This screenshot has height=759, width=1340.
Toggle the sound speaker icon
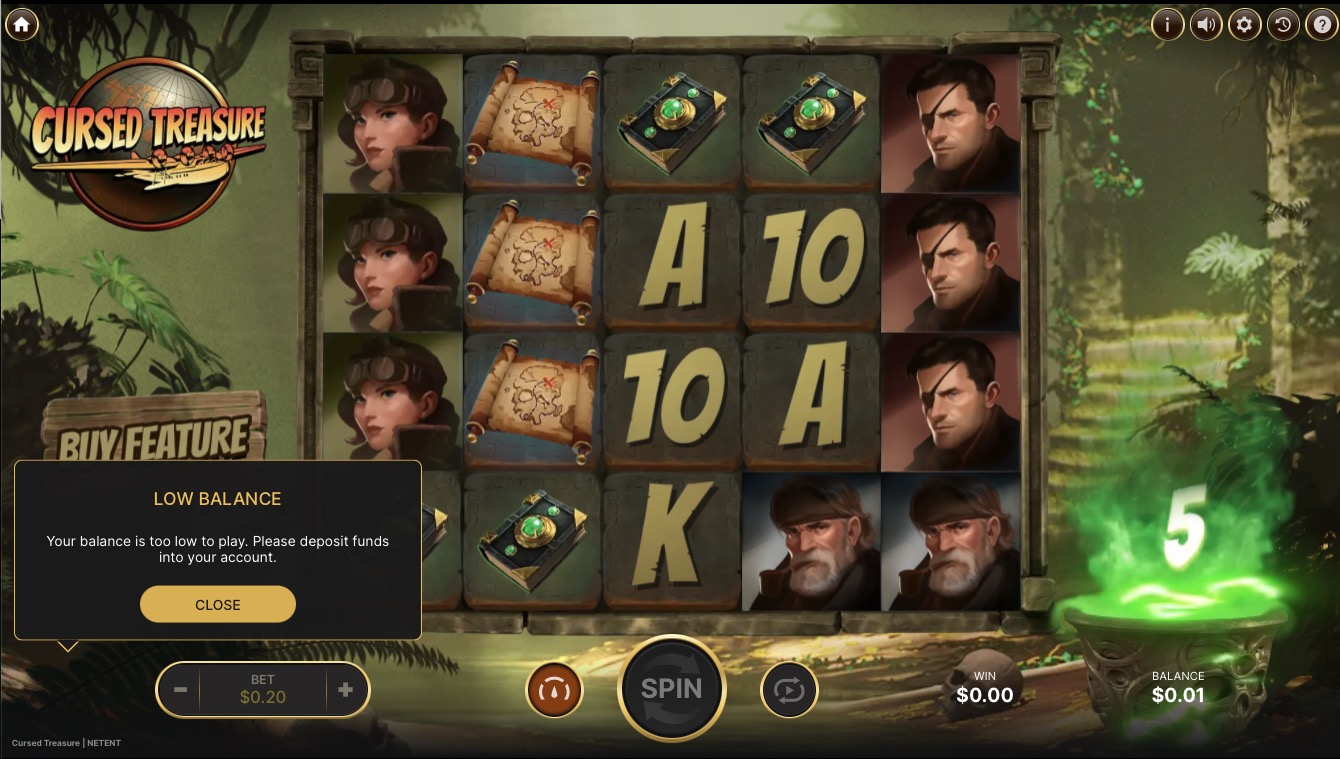[x=1206, y=24]
